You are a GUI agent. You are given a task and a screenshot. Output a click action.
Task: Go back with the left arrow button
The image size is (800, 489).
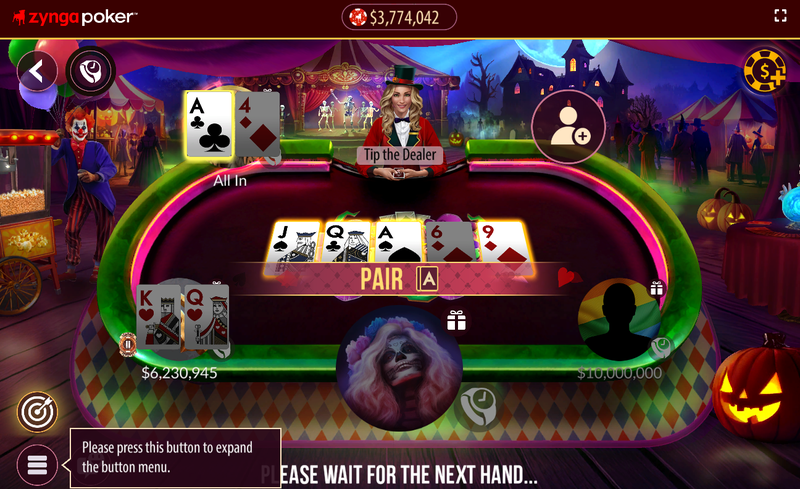(37, 71)
